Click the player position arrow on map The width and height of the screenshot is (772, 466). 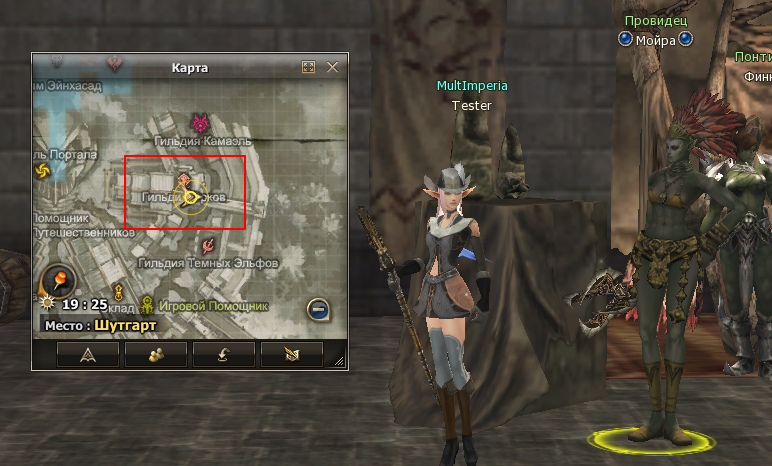[190, 197]
